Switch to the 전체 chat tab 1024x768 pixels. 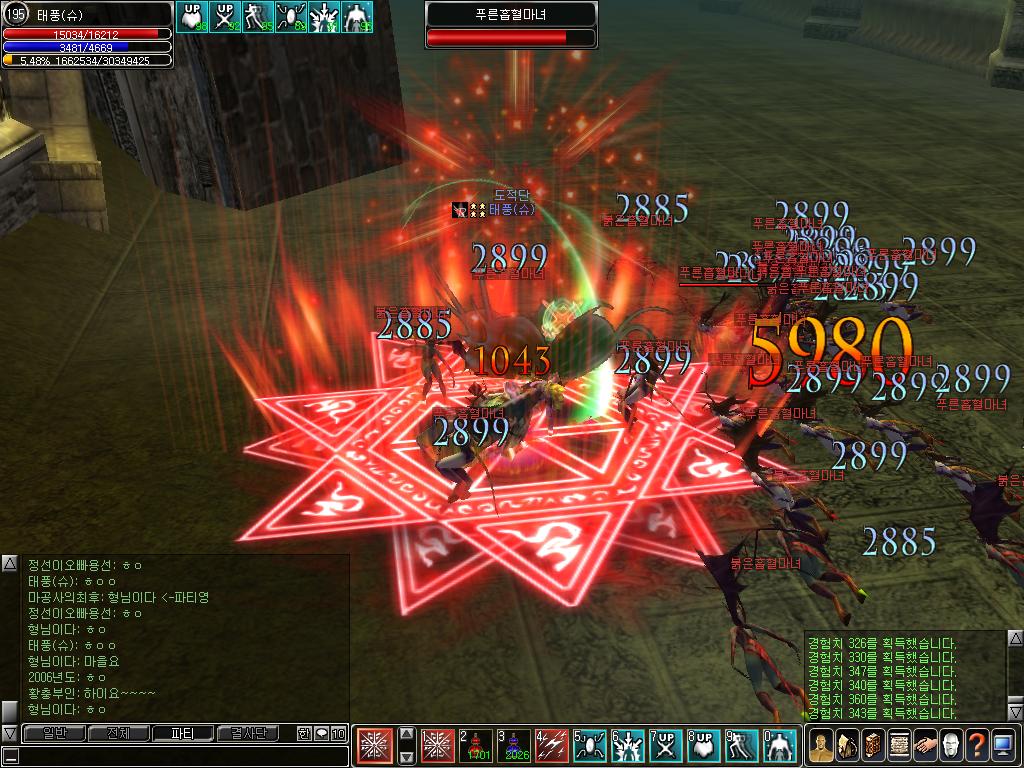click(118, 734)
